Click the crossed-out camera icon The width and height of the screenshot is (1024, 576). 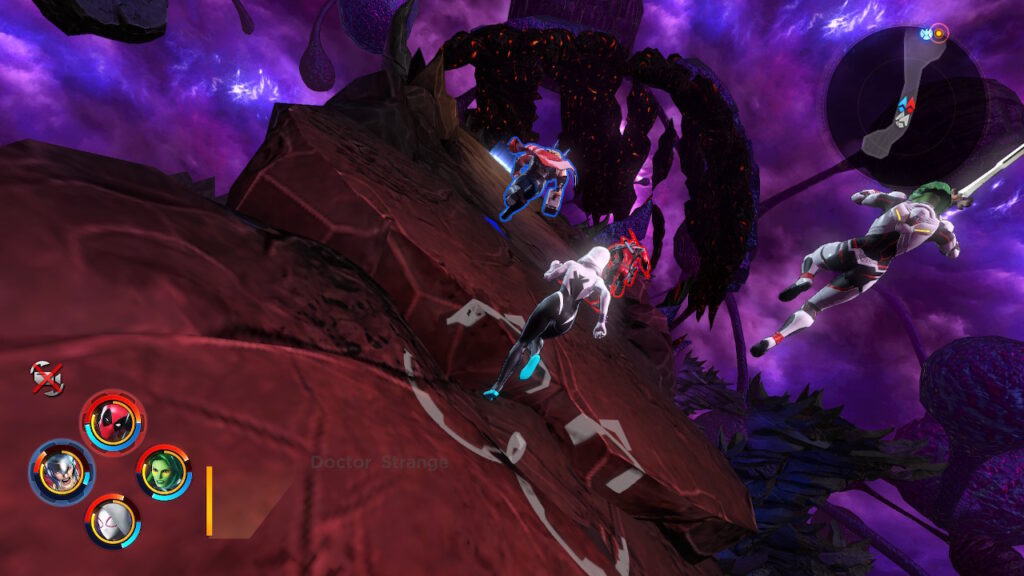click(46, 378)
